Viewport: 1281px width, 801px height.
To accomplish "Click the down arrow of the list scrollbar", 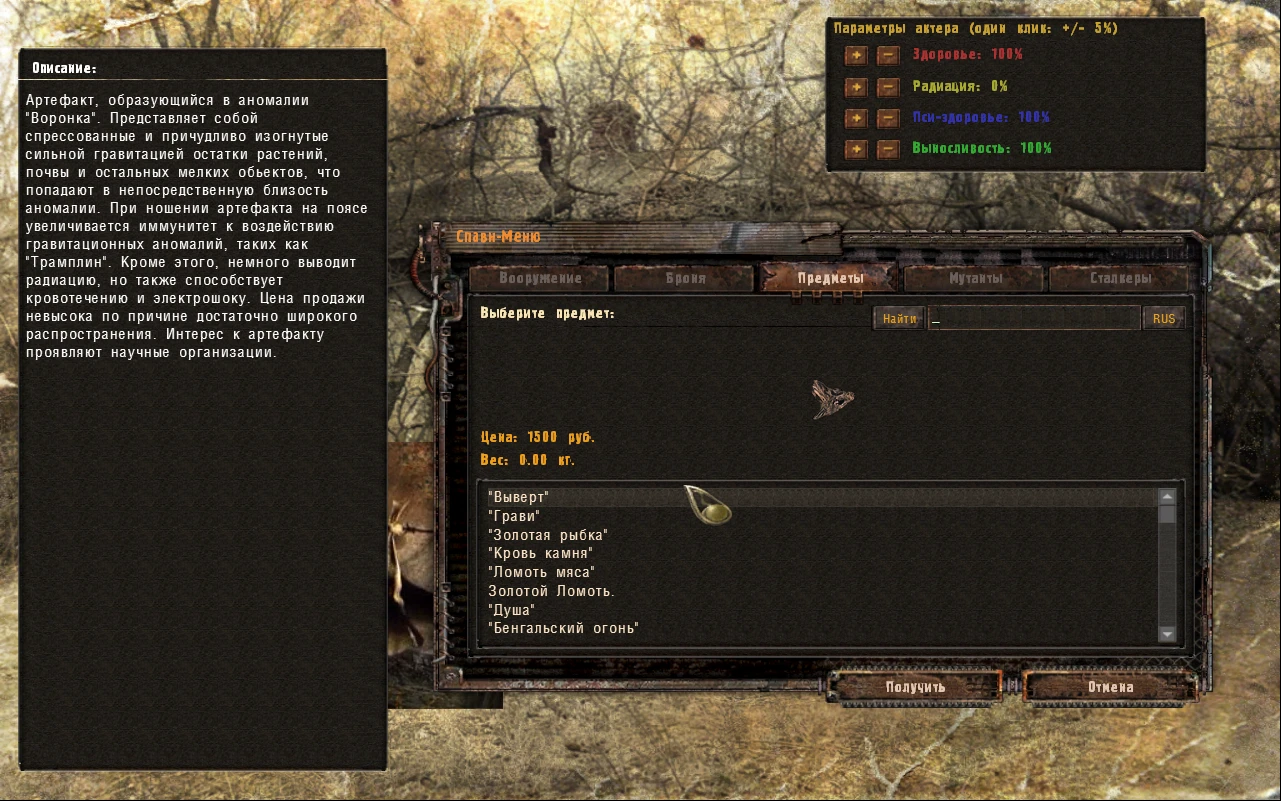I will (1166, 634).
